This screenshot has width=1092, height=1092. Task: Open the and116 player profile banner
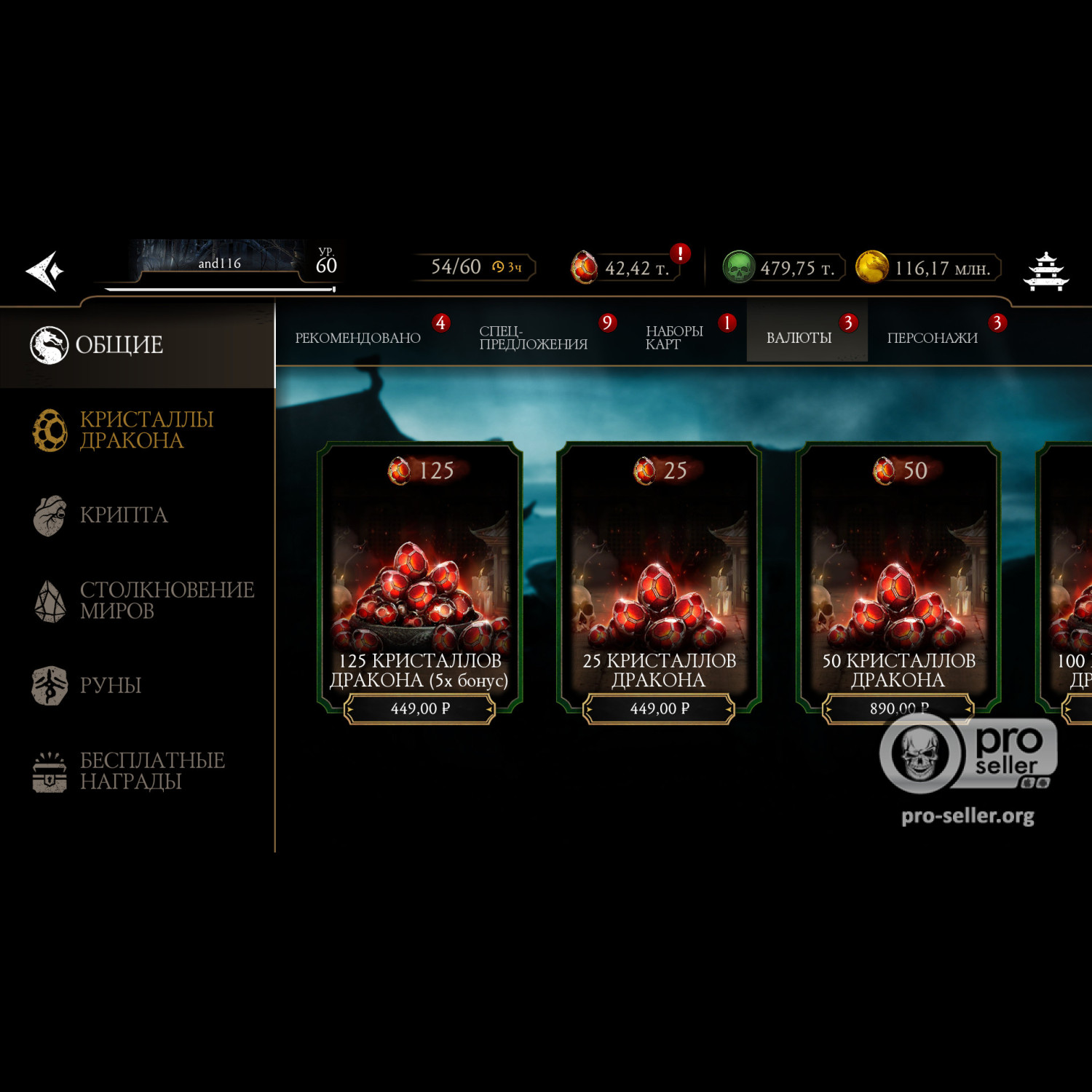(220, 263)
